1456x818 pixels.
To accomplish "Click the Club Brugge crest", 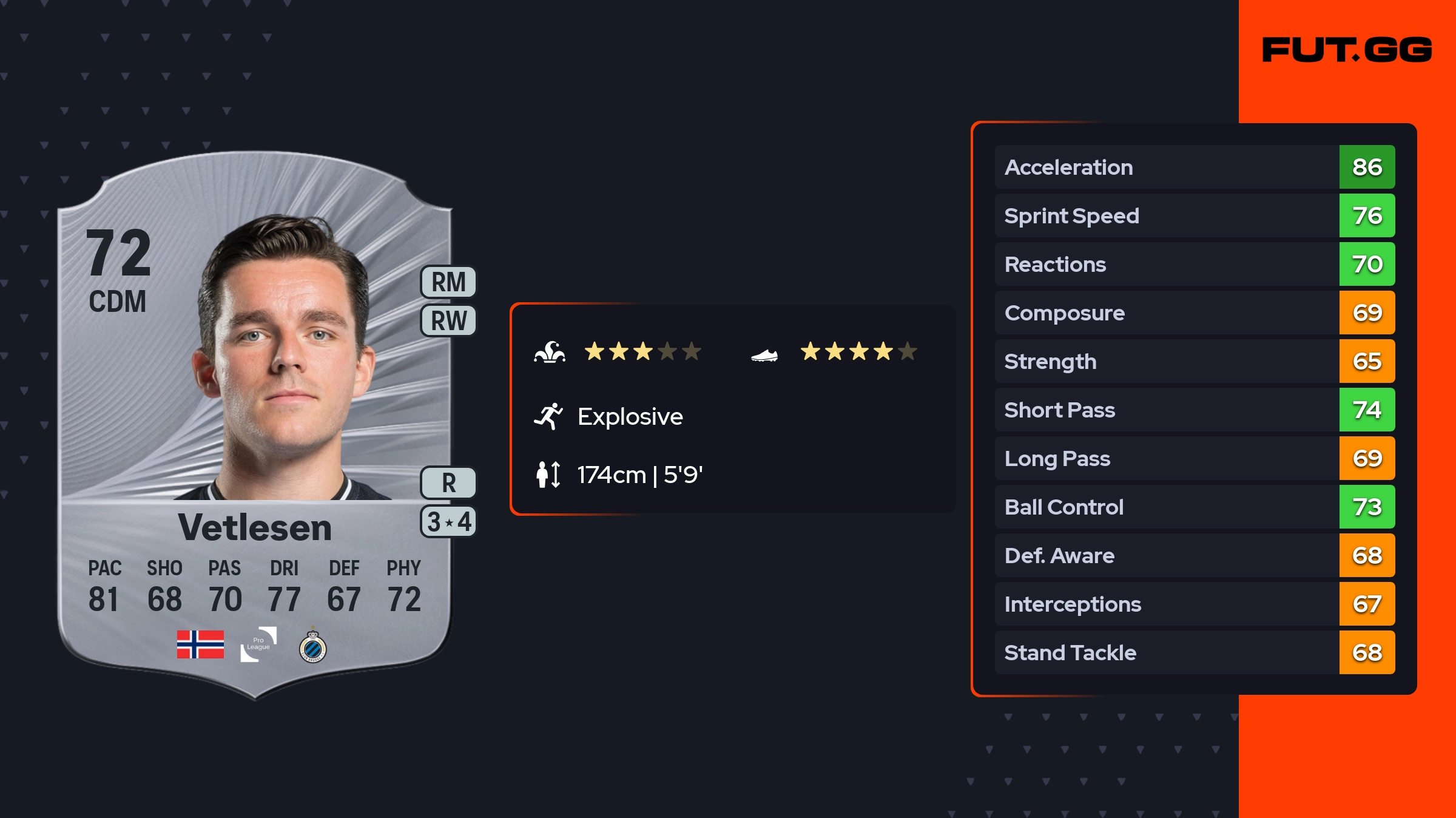I will [313, 647].
